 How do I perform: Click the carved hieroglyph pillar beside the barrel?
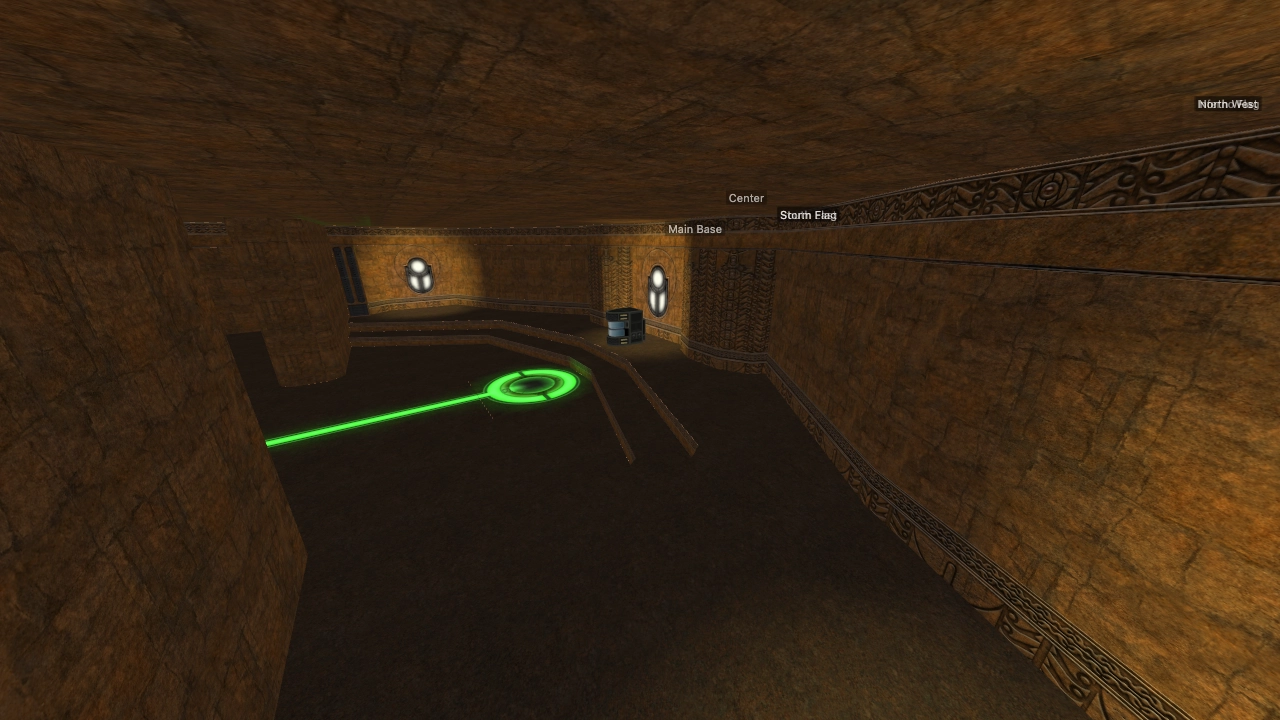[x=730, y=300]
